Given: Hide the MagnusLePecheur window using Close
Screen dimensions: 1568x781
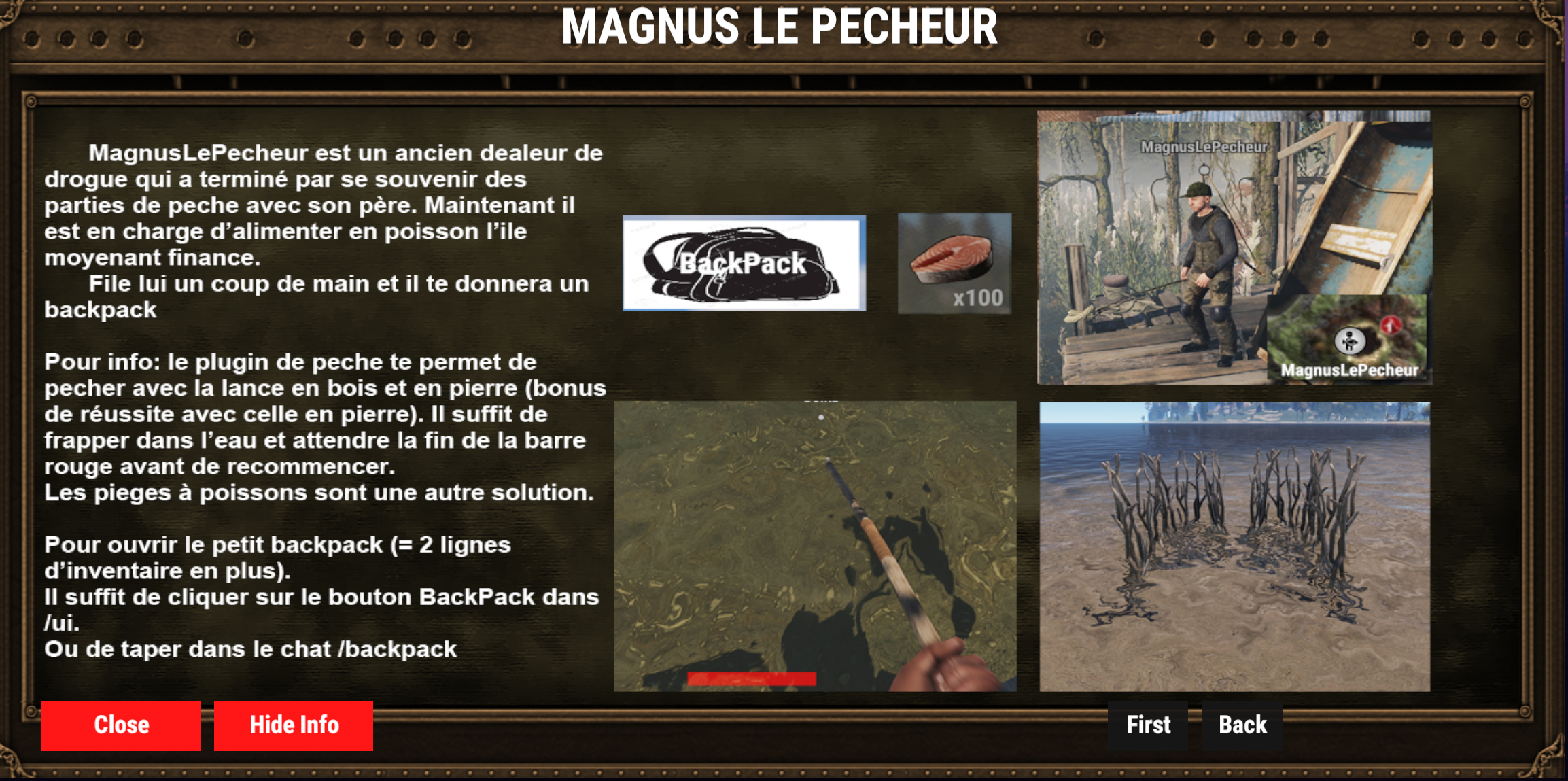Looking at the screenshot, I should point(120,725).
